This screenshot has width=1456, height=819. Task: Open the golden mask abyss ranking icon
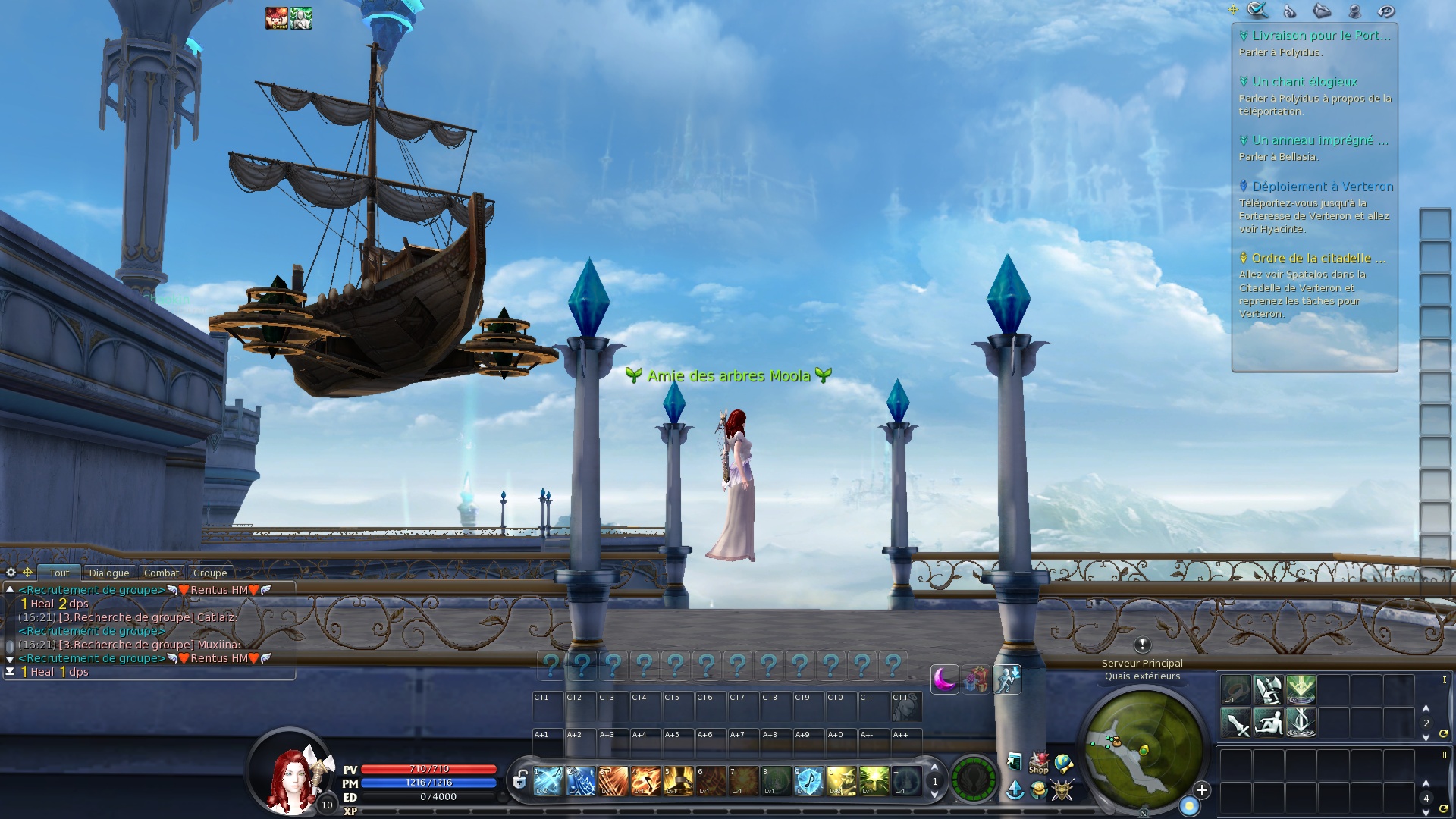coord(1062,791)
